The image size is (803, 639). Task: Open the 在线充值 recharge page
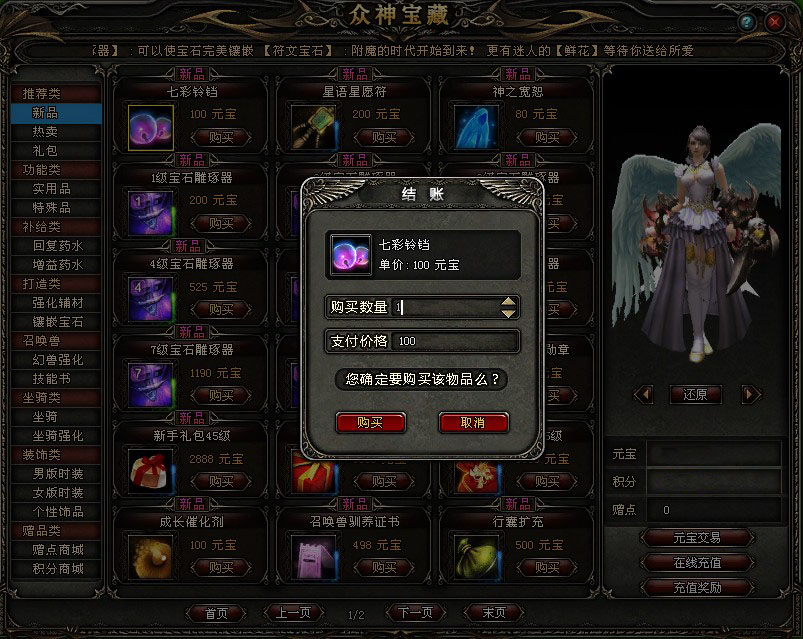pos(697,563)
